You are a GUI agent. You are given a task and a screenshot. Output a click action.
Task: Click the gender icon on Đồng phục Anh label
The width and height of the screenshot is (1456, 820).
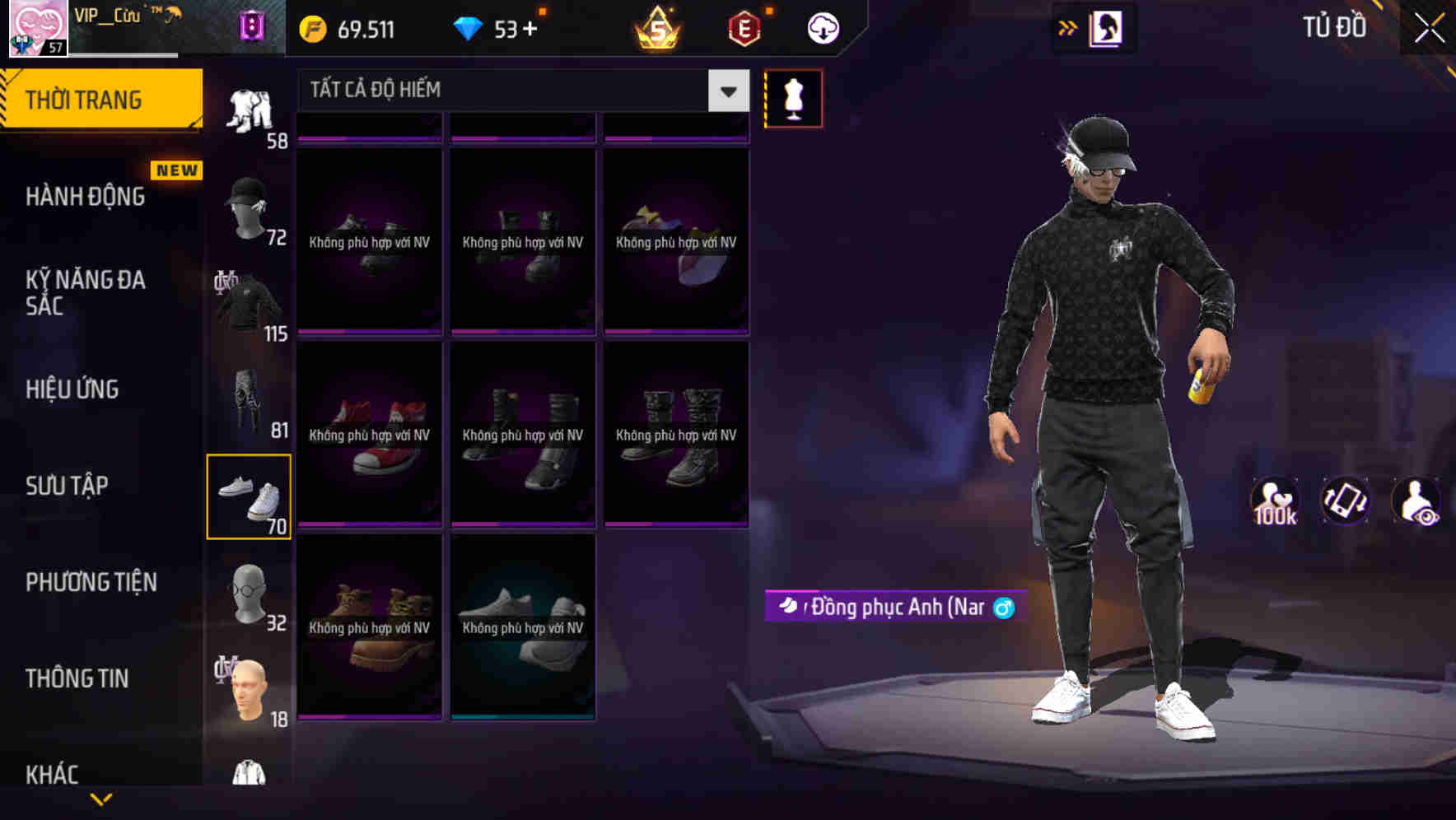[x=1006, y=608]
